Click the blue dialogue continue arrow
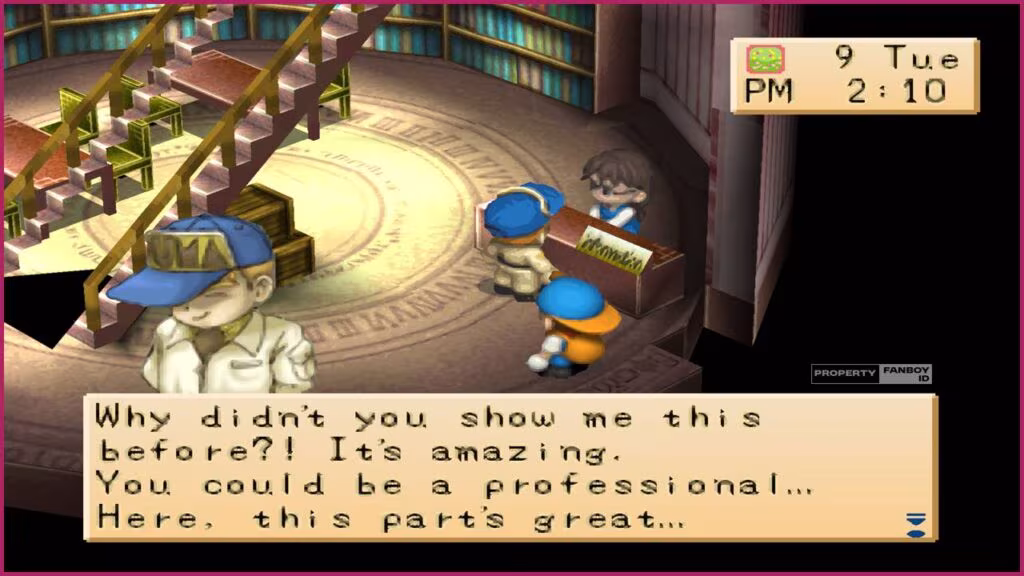Screen dimensions: 1024x576 pyautogui.click(x=915, y=524)
